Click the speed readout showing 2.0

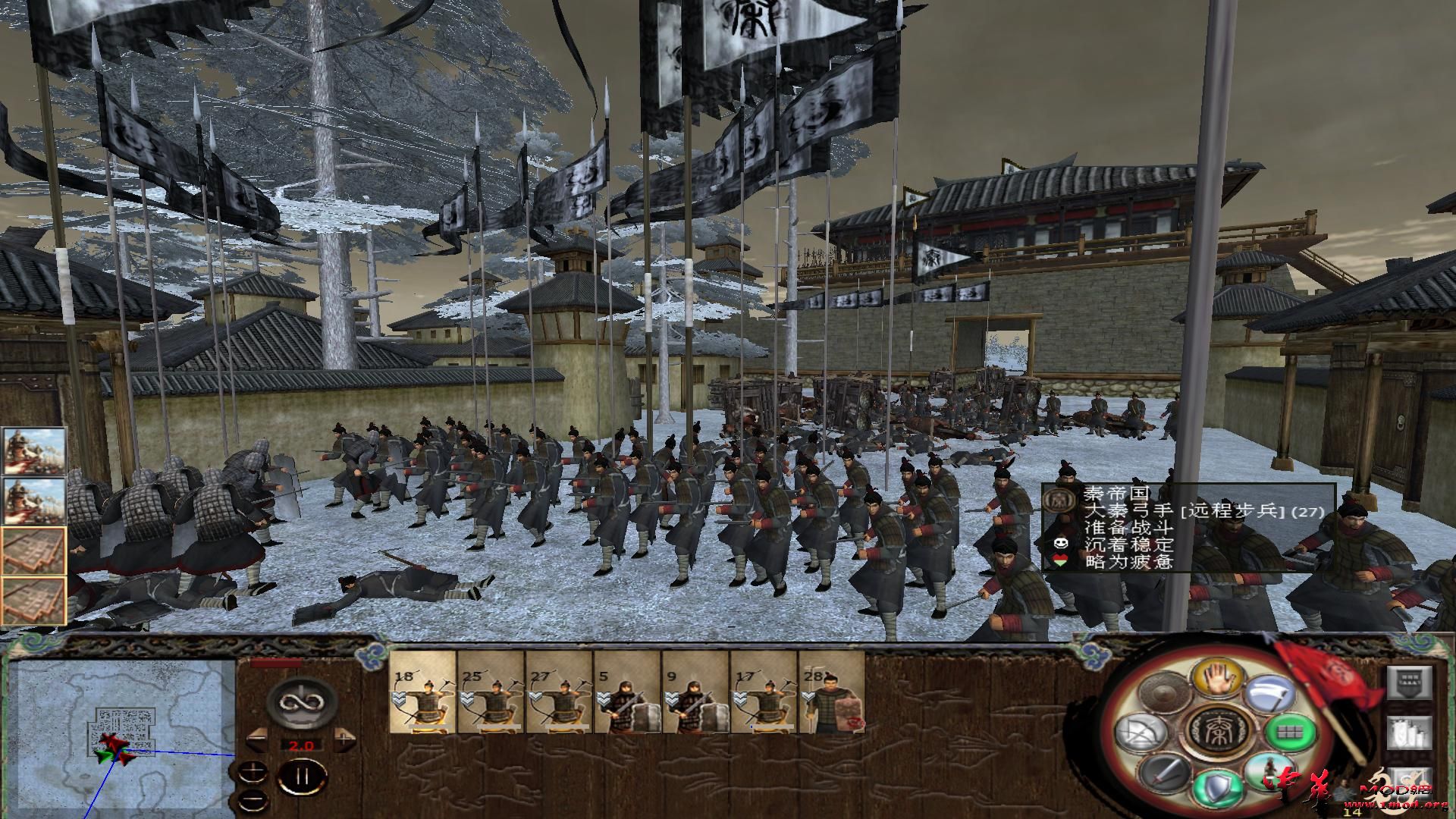pyautogui.click(x=302, y=744)
